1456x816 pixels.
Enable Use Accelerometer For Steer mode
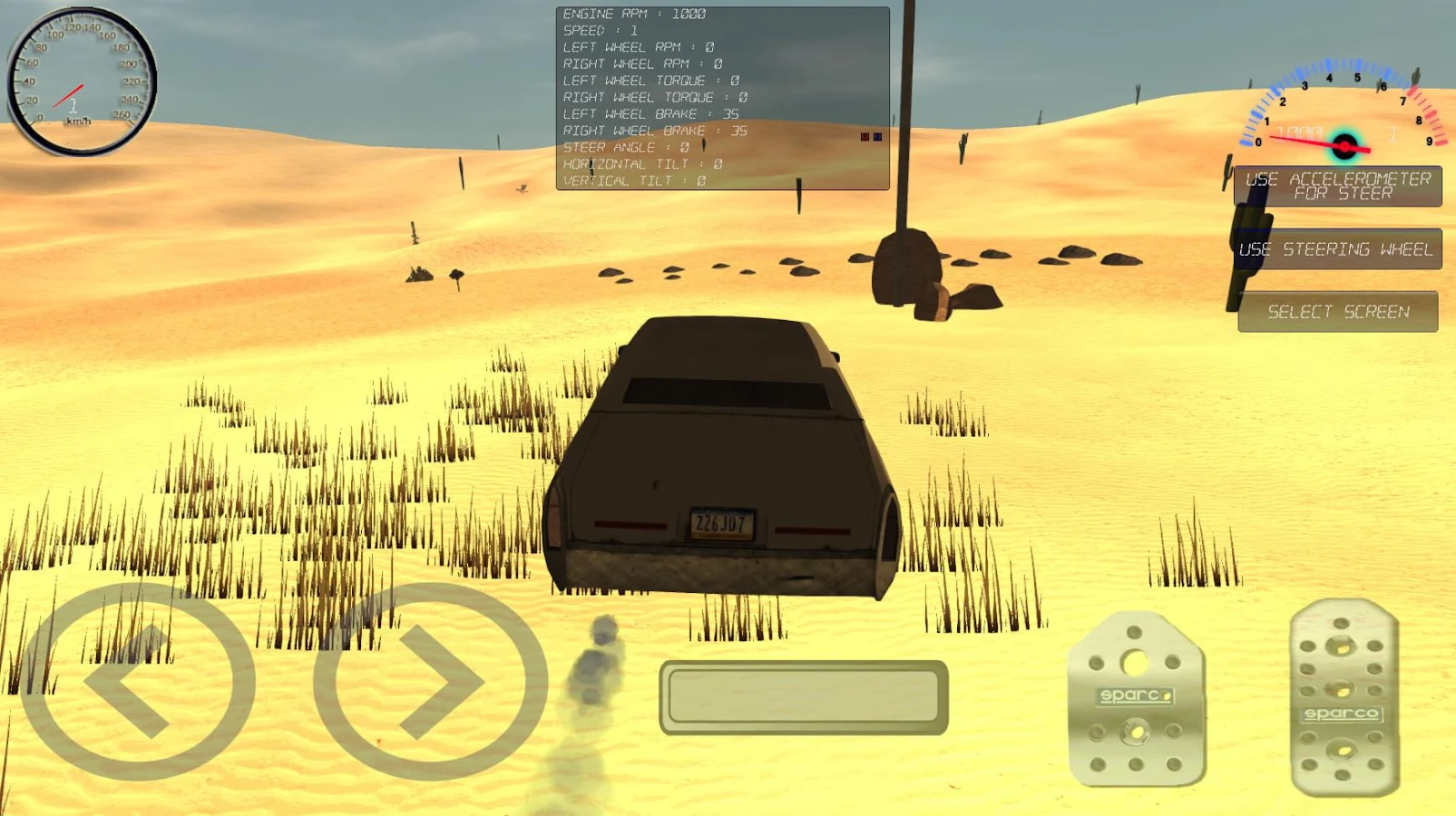(1337, 186)
